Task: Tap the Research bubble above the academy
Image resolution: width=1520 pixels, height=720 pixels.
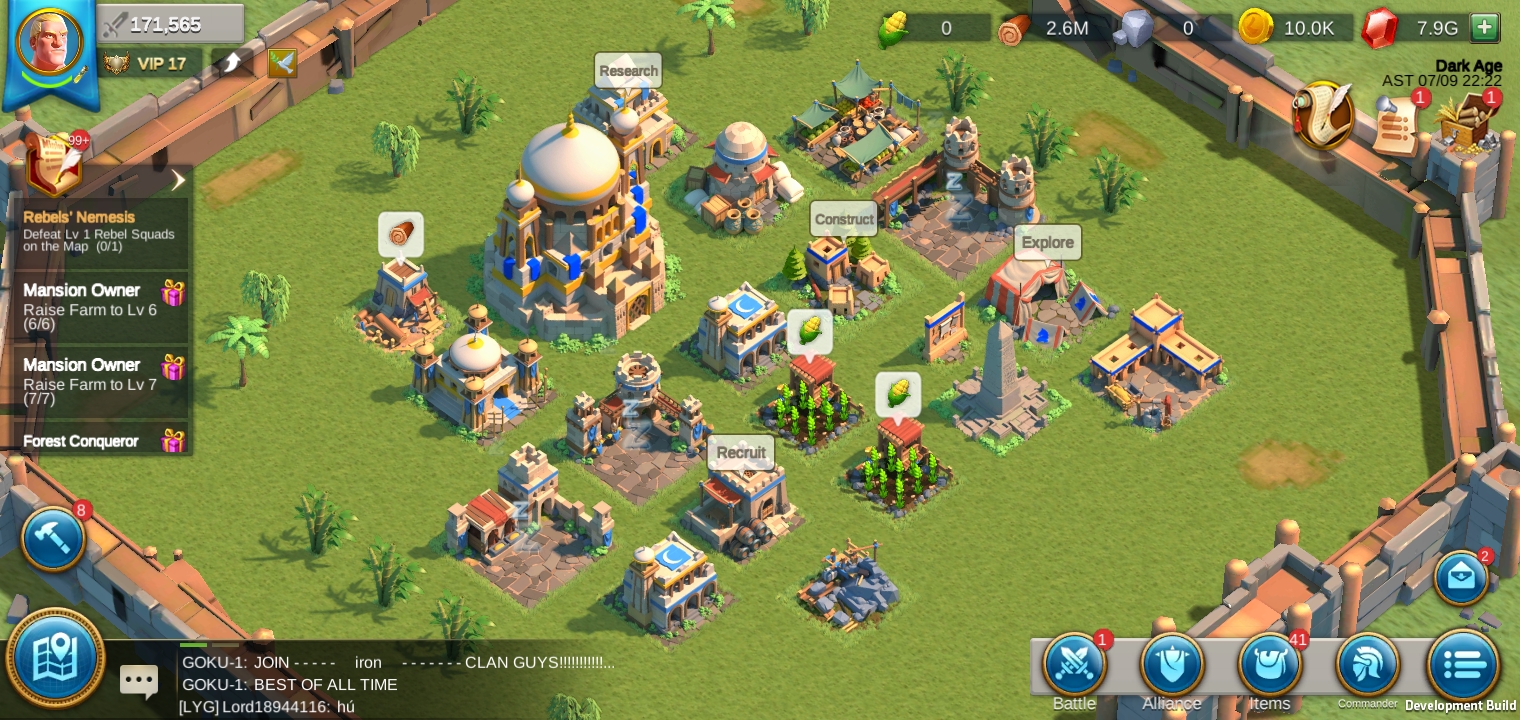Action: click(x=628, y=70)
